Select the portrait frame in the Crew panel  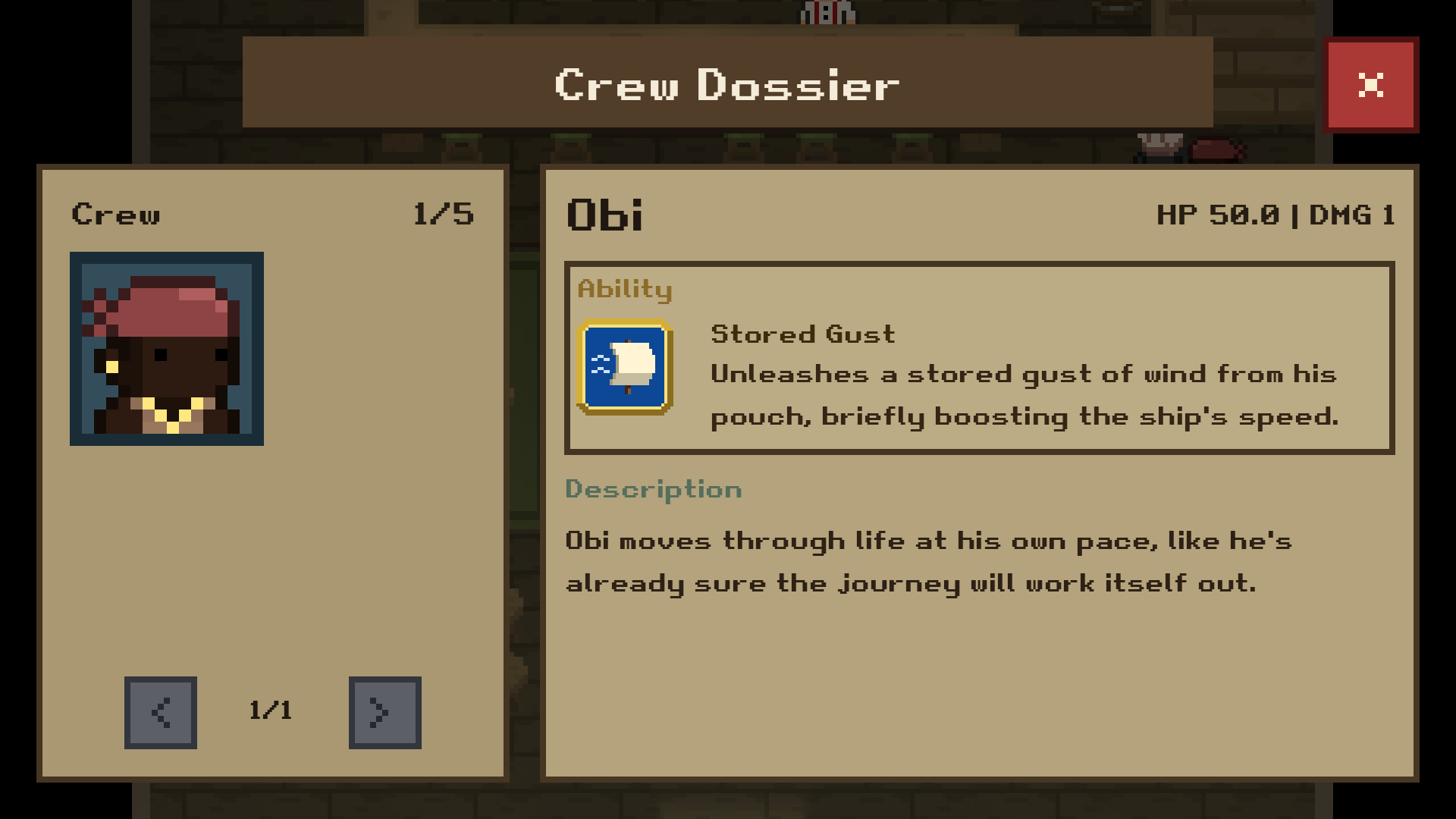(x=167, y=349)
